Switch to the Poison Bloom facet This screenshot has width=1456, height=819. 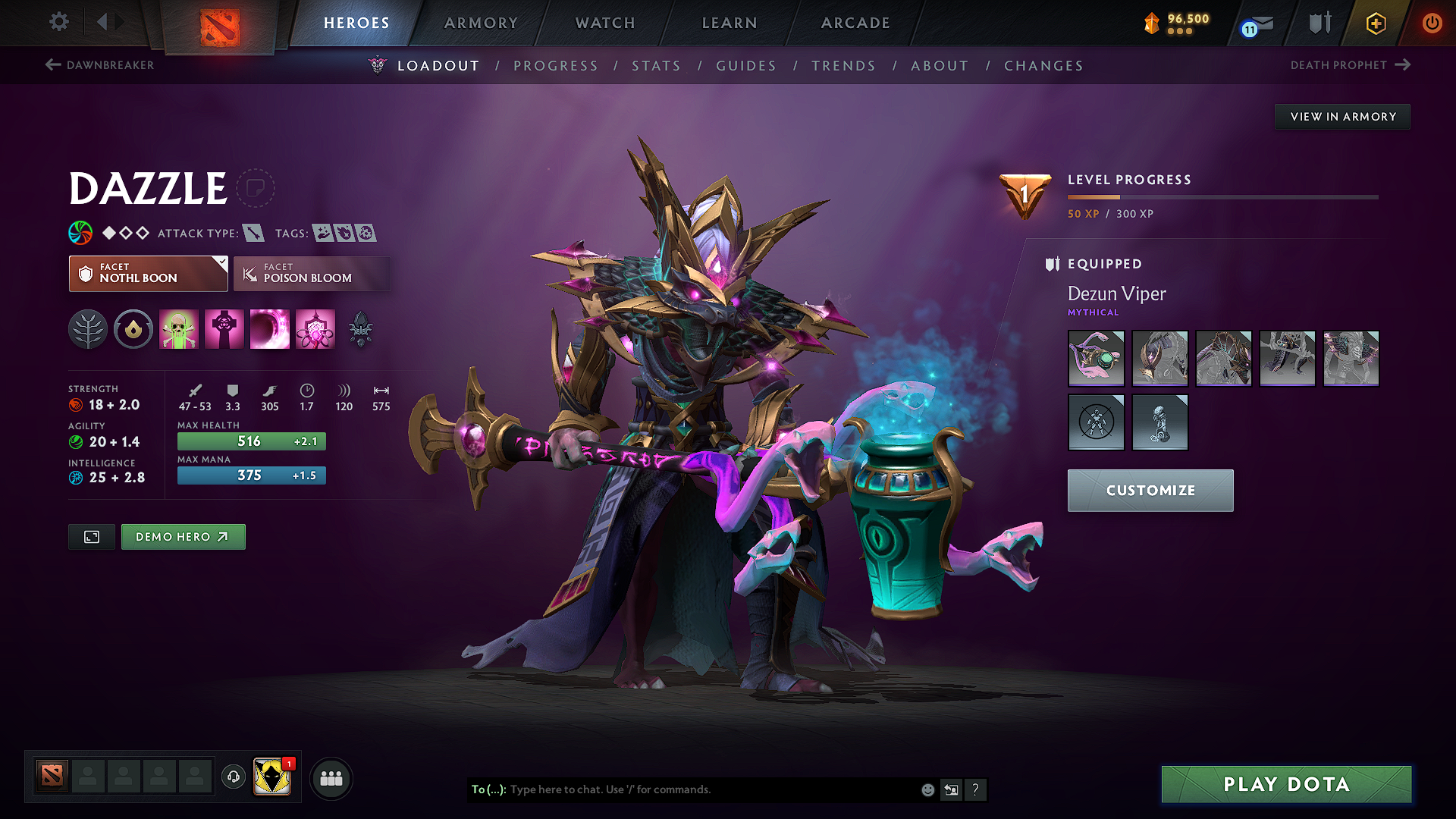pyautogui.click(x=312, y=274)
